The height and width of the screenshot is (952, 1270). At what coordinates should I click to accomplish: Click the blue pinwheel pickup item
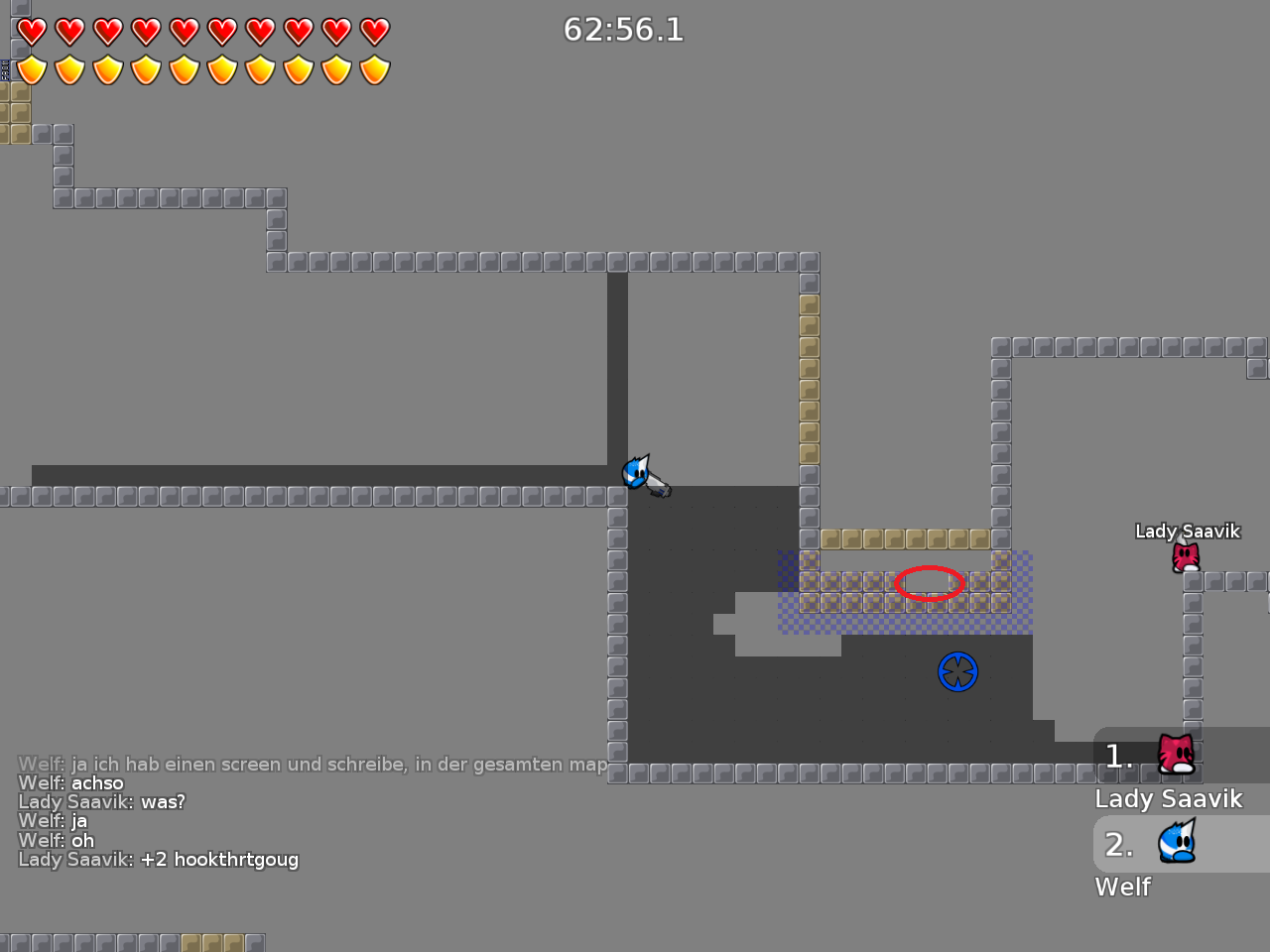point(958,671)
